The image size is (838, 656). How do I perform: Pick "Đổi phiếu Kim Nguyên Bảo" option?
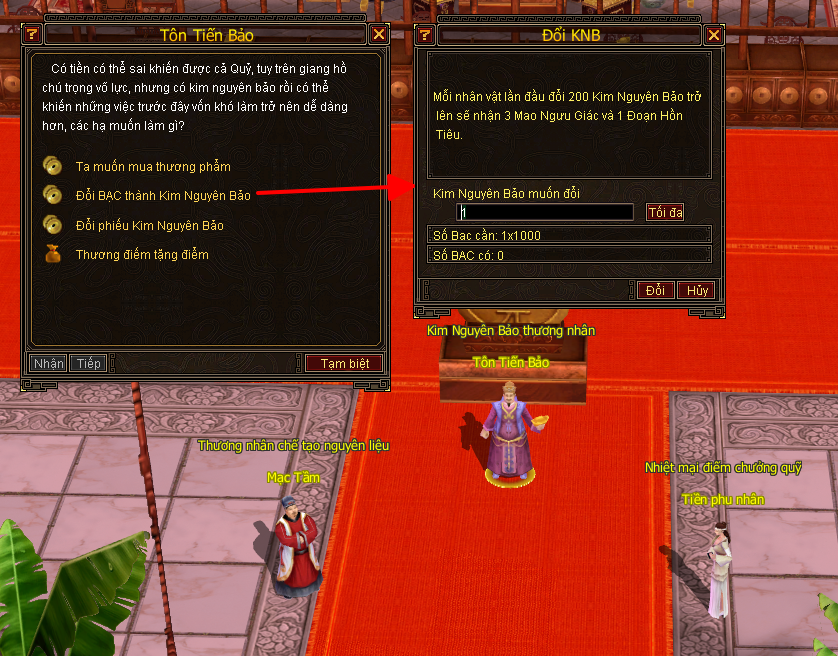(x=150, y=225)
